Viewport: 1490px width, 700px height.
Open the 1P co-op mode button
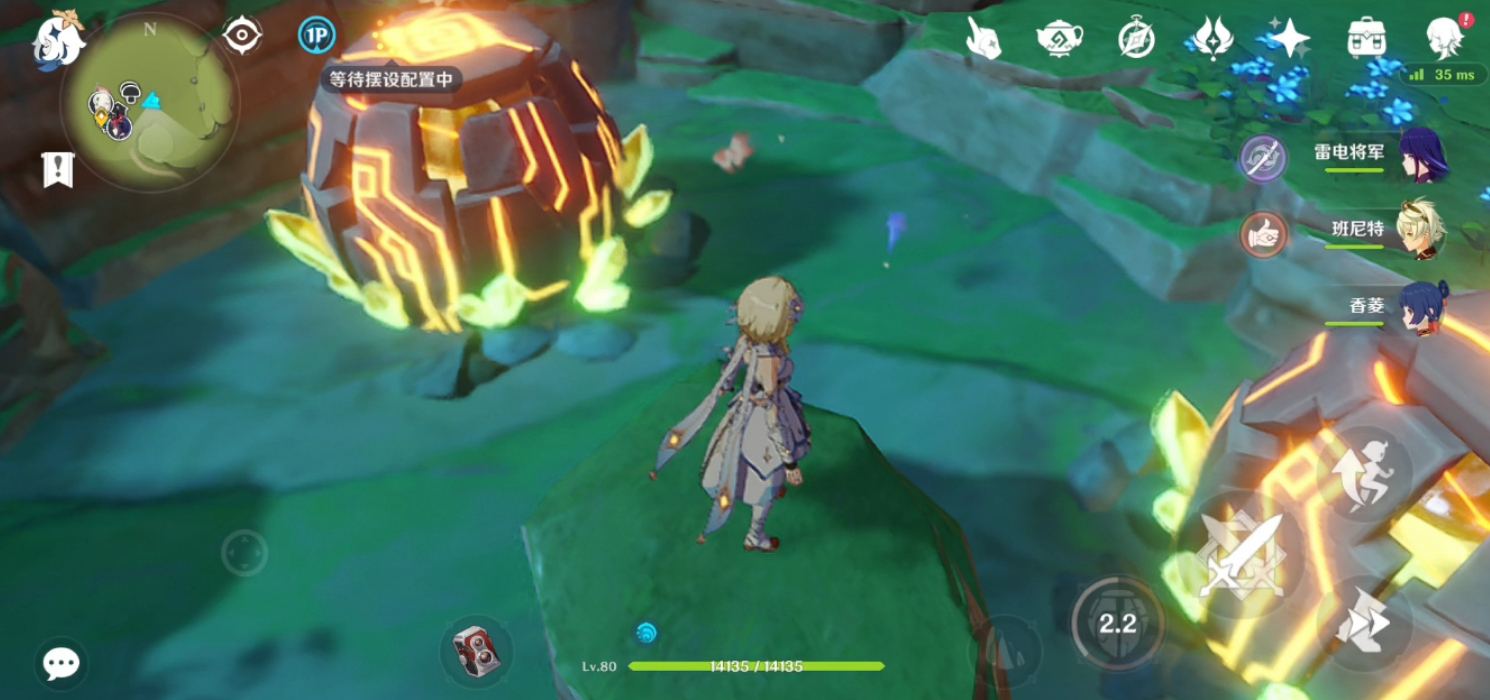[x=316, y=36]
